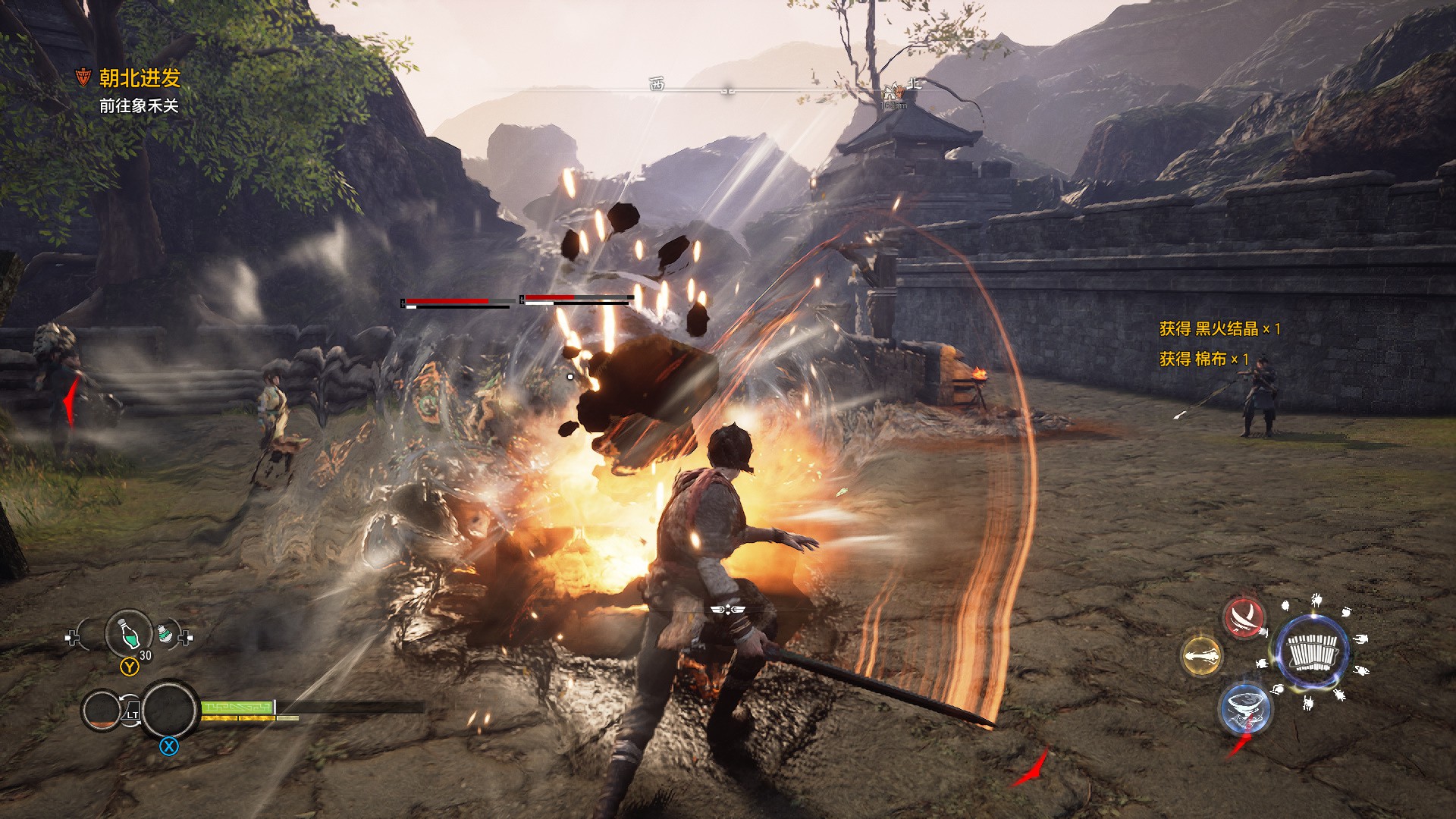Select the small green-banded jar item

click(166, 632)
